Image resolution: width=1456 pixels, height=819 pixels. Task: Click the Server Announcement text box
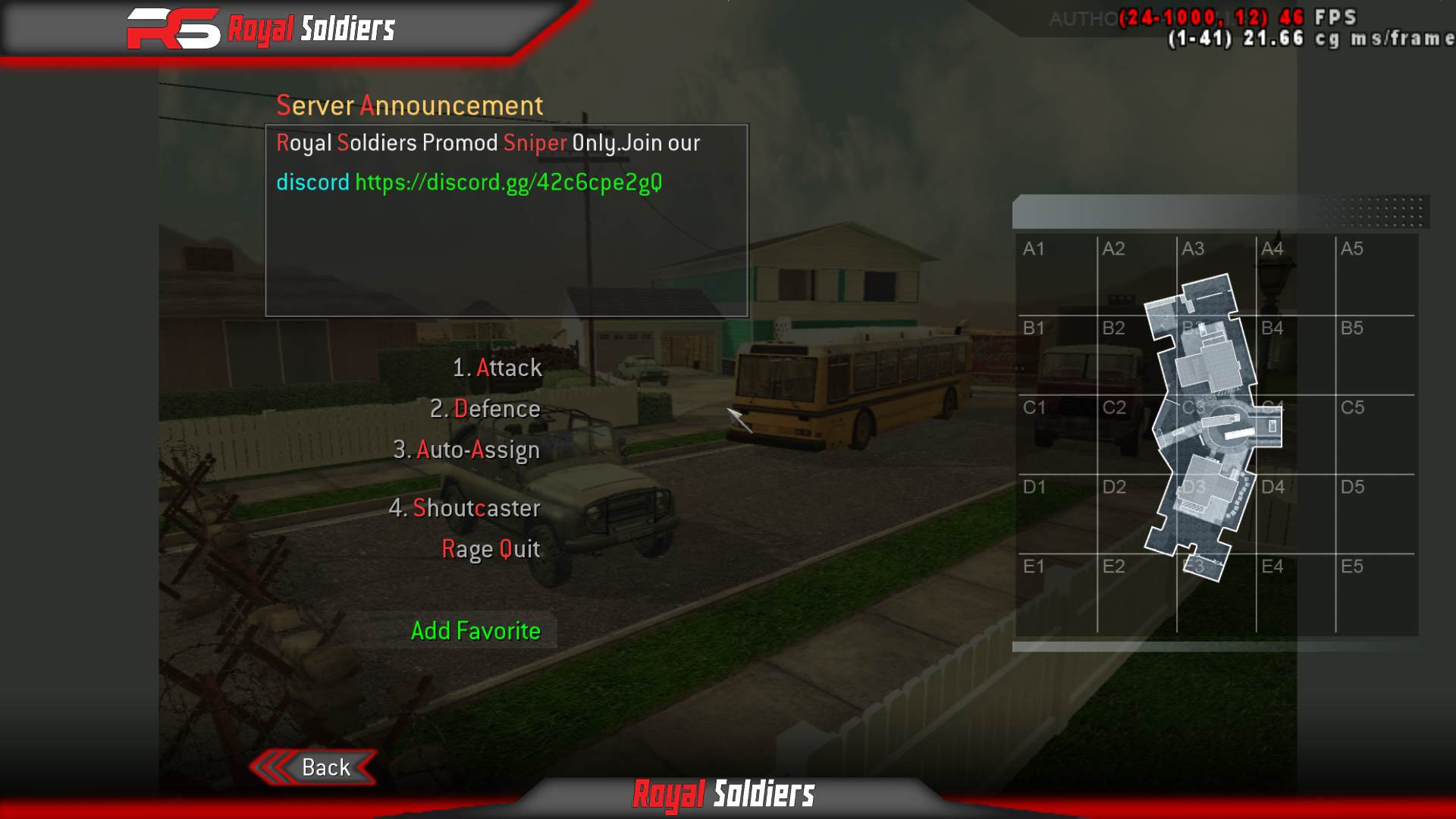507,220
